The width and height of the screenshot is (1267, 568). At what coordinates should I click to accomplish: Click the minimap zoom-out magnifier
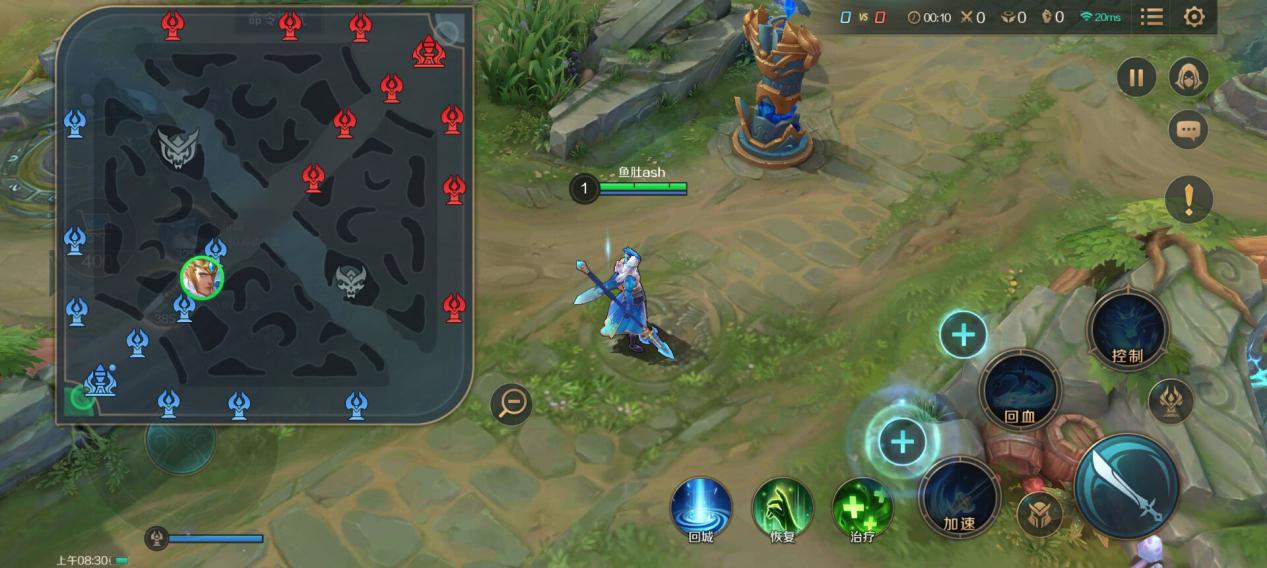point(511,403)
